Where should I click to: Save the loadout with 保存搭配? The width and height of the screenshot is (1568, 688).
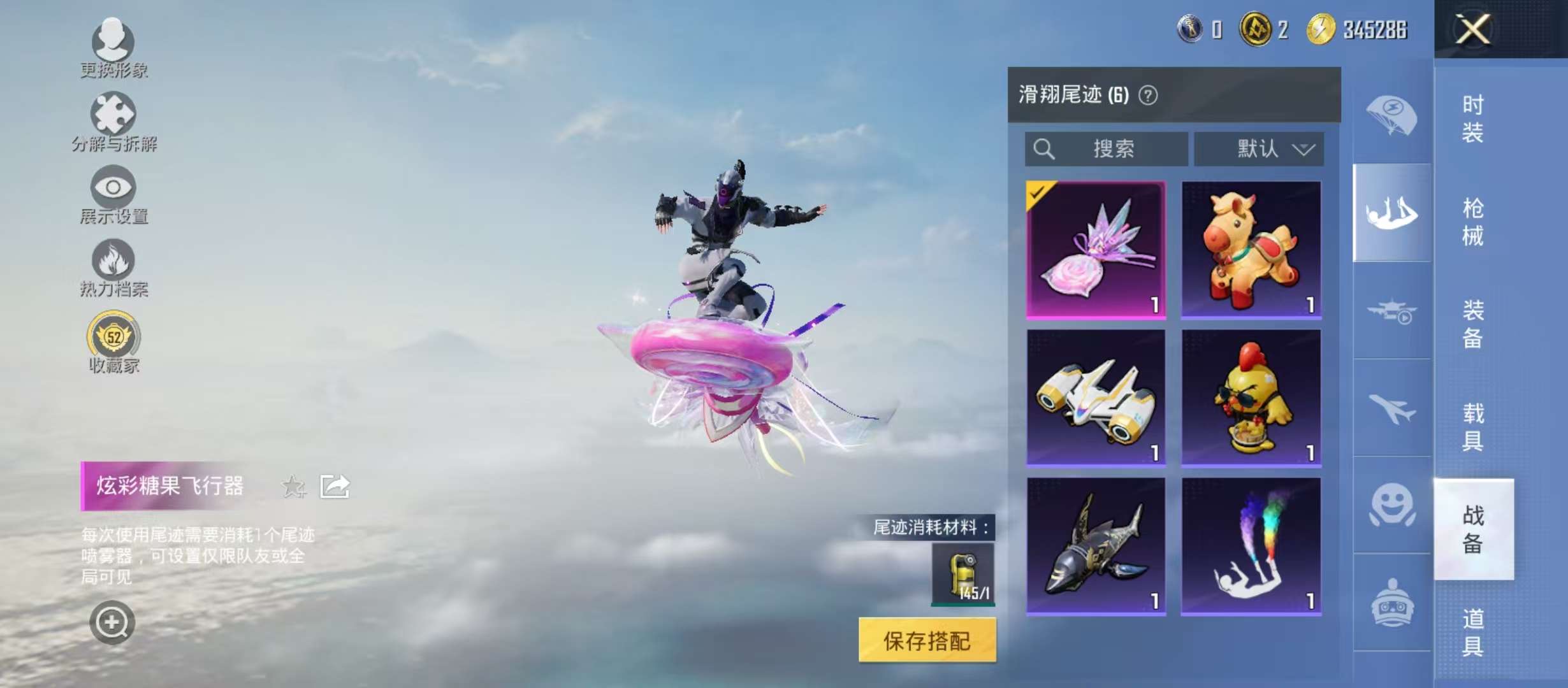[x=927, y=640]
